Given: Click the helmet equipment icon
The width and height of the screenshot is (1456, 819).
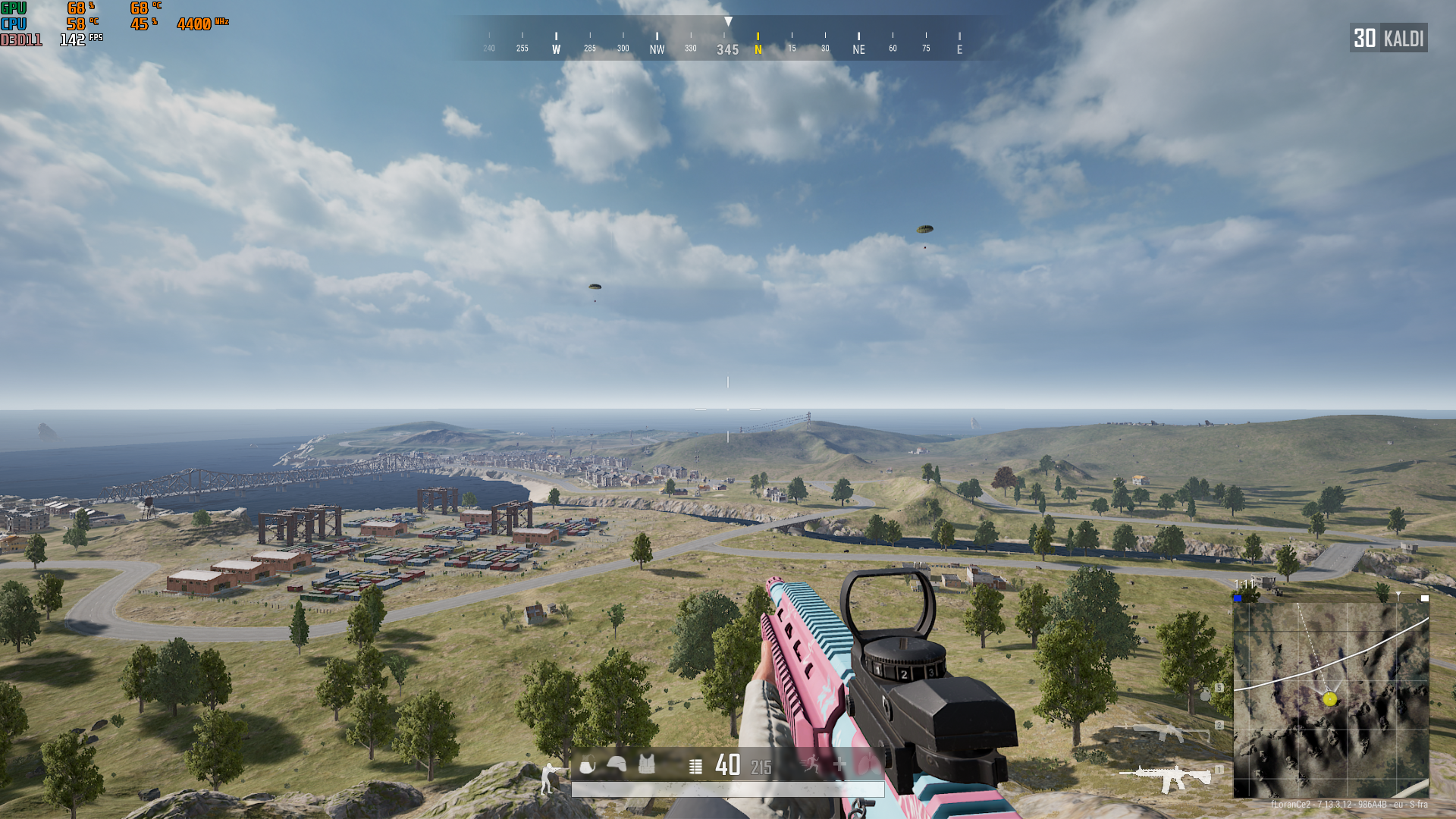Looking at the screenshot, I should 617,764.
